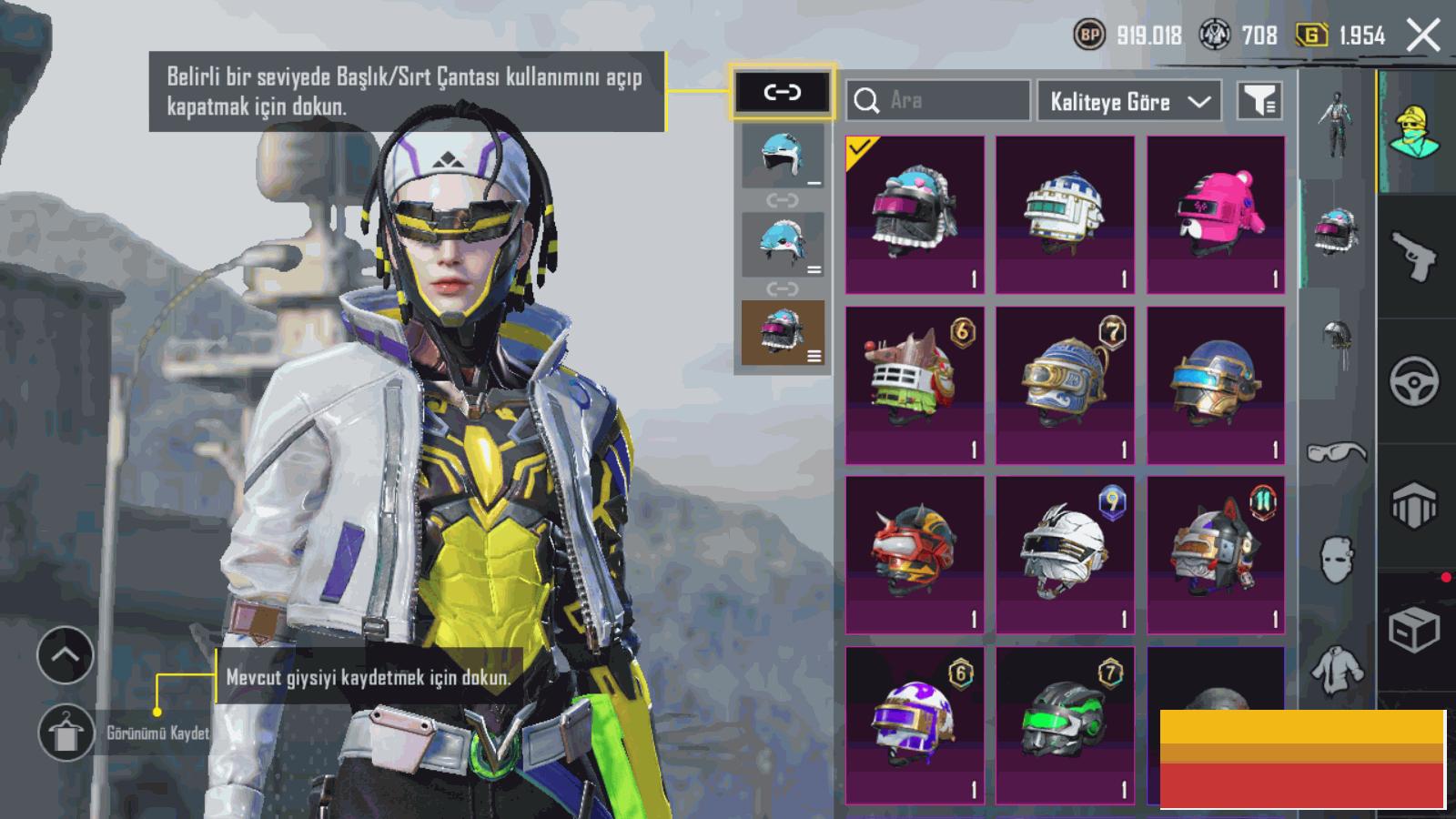This screenshot has width=1456, height=819.
Task: Close the inventory screen with the X
Action: click(1422, 36)
